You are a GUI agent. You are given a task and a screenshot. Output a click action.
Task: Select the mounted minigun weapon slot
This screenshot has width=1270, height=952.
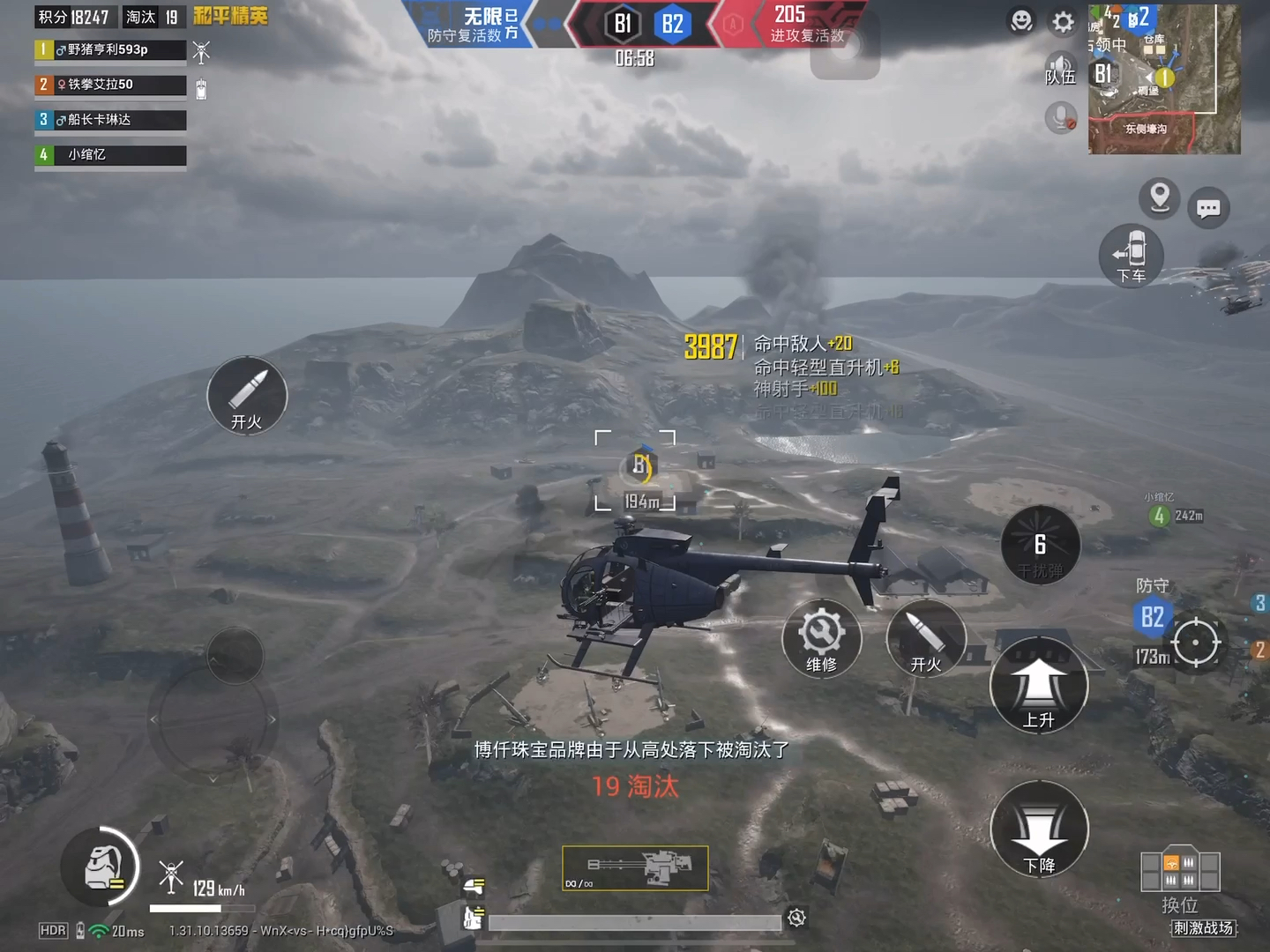pyautogui.click(x=635, y=868)
